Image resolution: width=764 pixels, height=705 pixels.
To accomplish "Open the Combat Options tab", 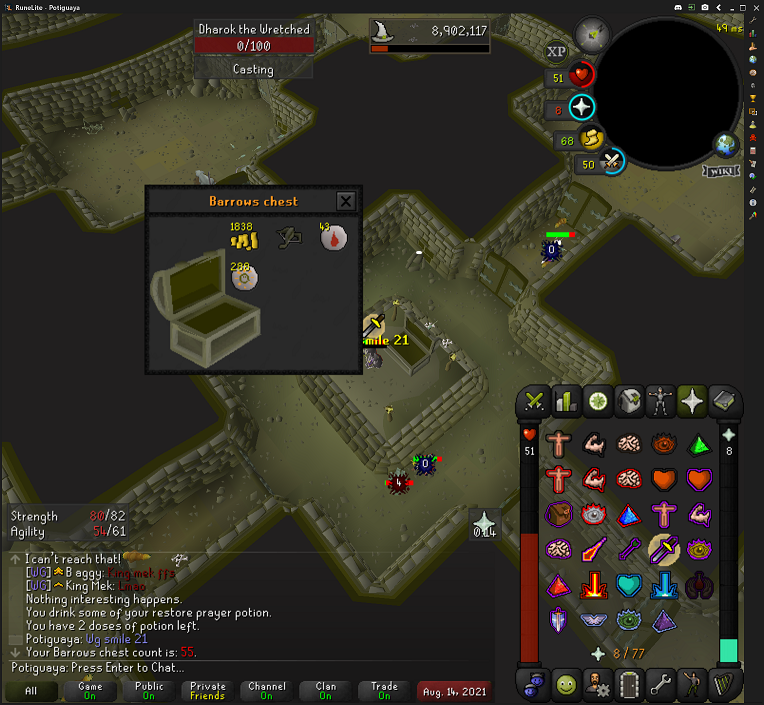I will [x=535, y=402].
